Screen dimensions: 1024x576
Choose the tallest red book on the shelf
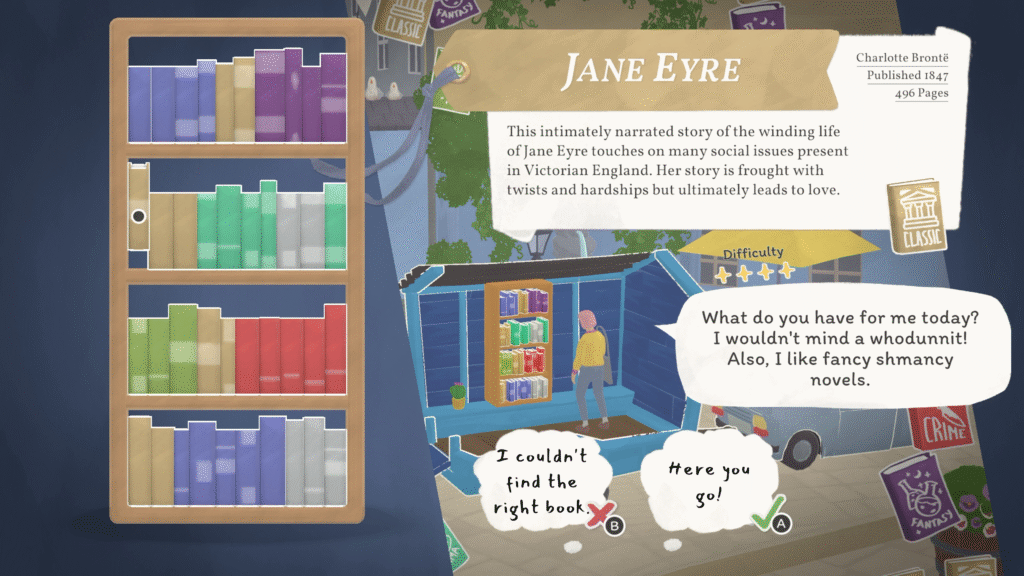336,350
